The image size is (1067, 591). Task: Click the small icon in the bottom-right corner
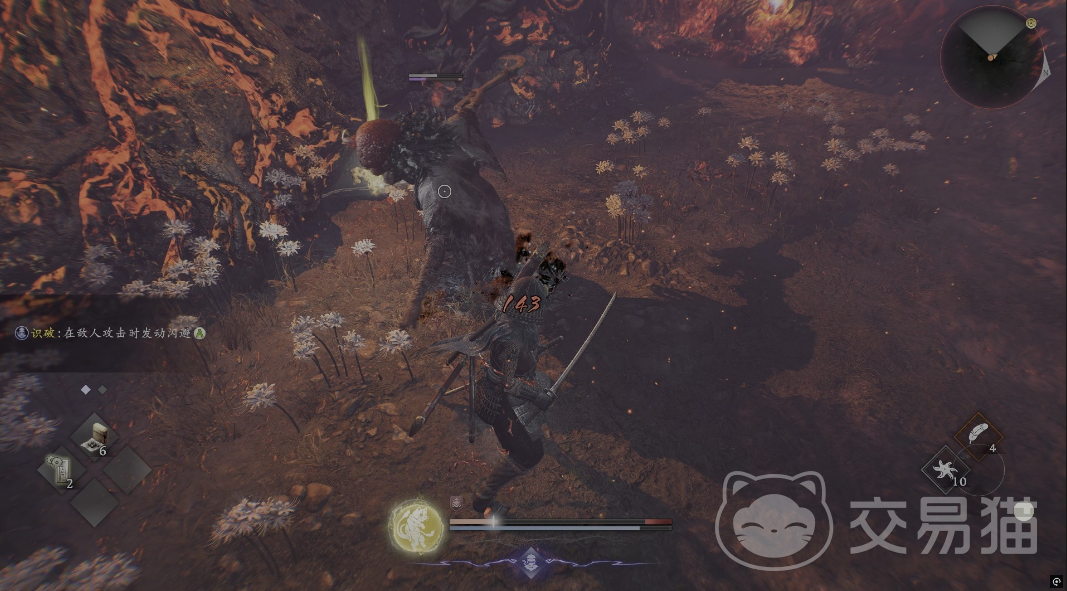[x=1056, y=581]
